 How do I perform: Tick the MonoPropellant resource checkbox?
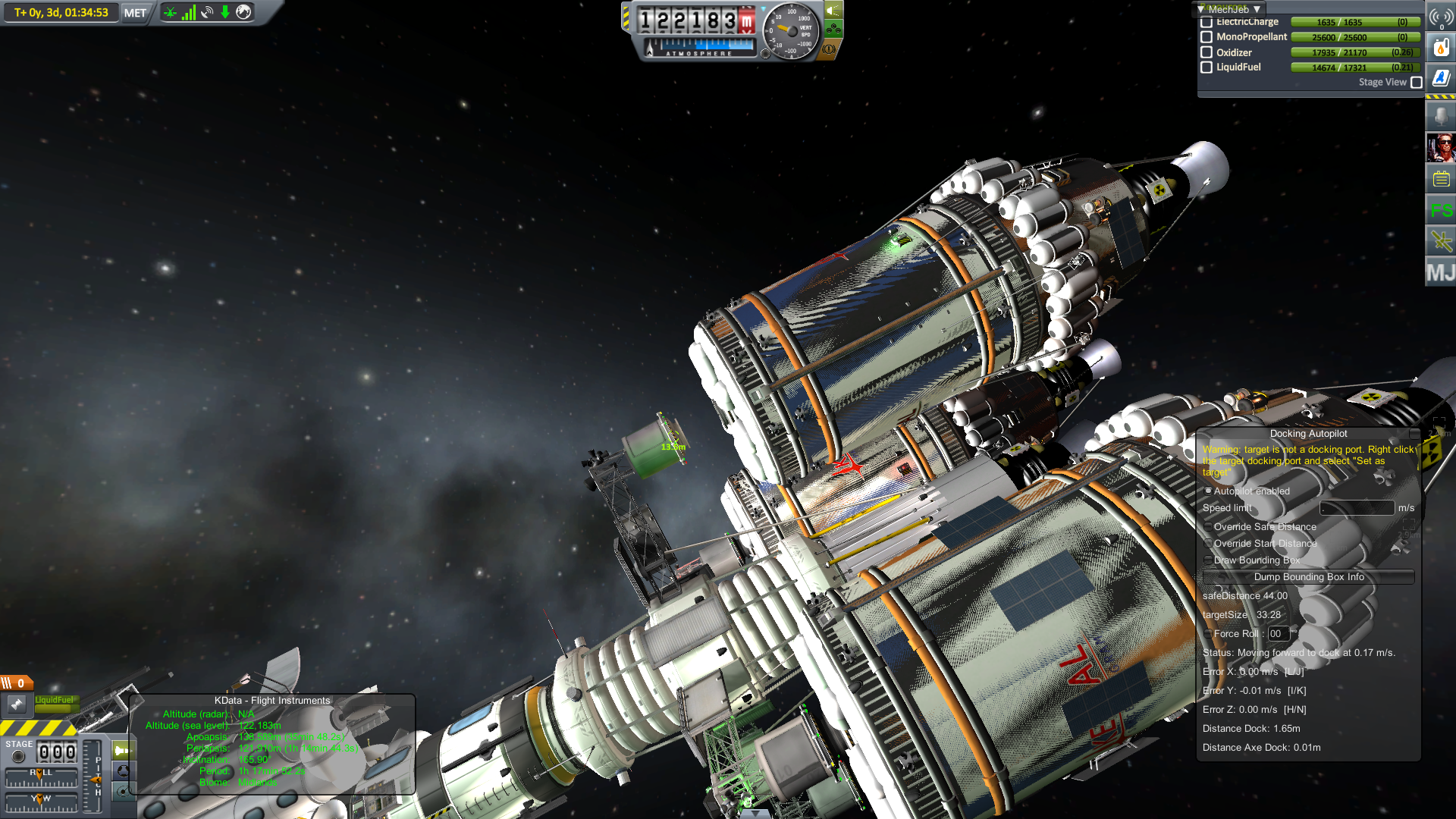pos(1207,37)
